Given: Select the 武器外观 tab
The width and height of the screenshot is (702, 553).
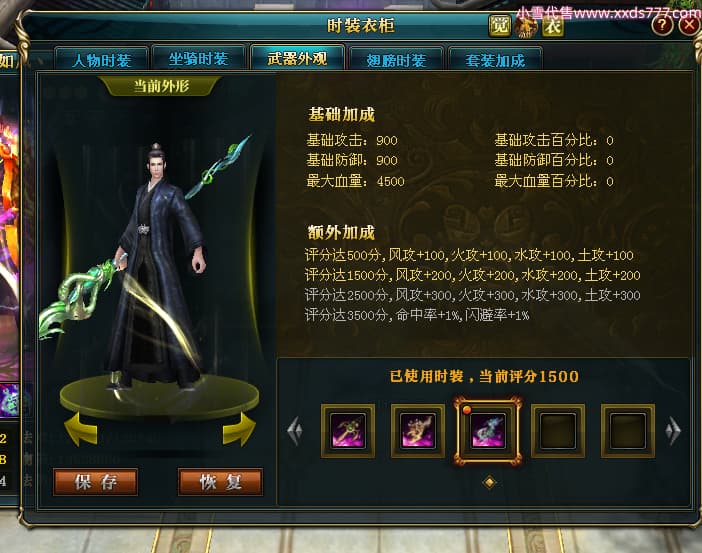Looking at the screenshot, I should [297, 59].
